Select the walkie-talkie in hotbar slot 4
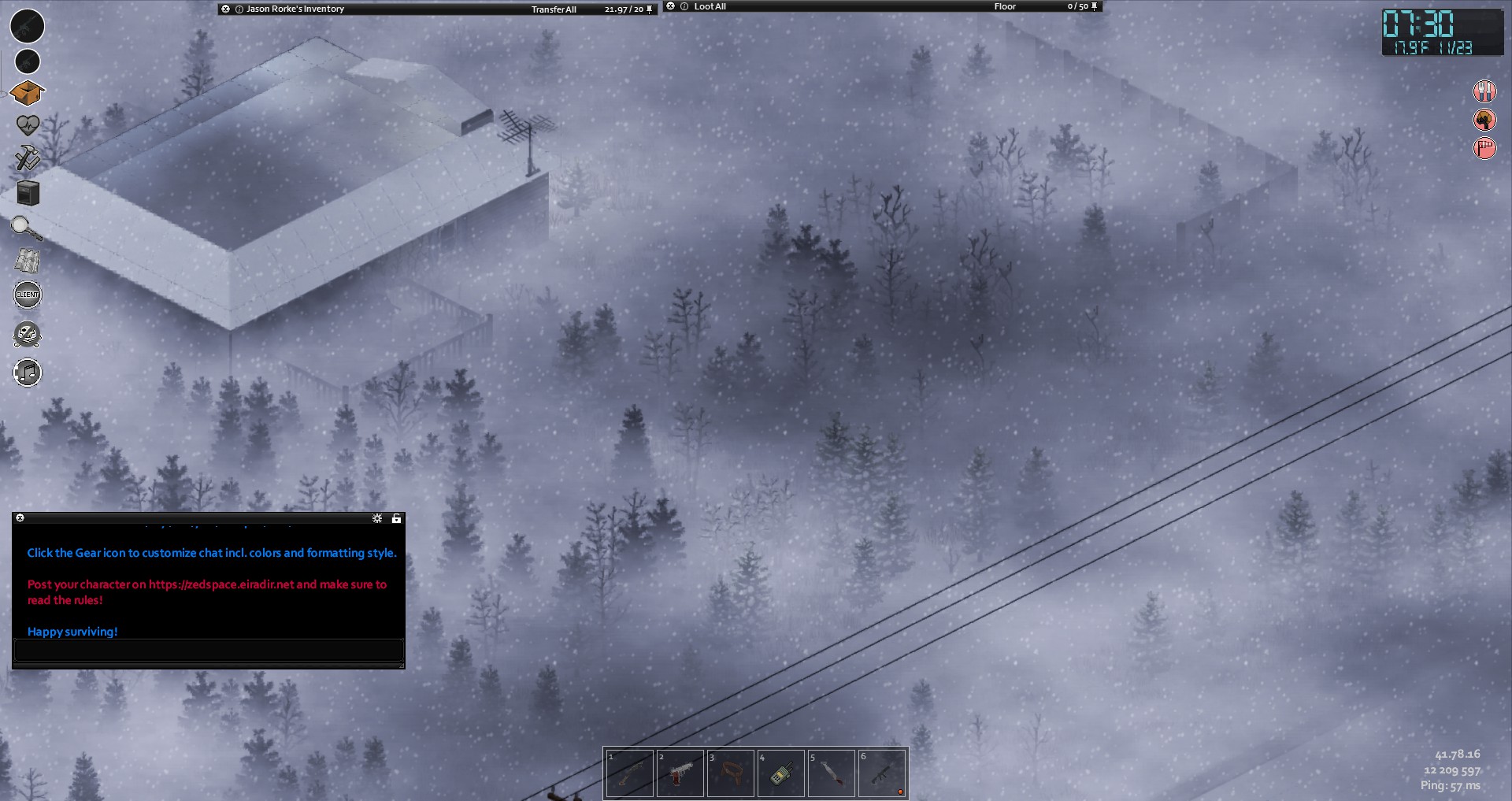1512x801 pixels. 780,773
